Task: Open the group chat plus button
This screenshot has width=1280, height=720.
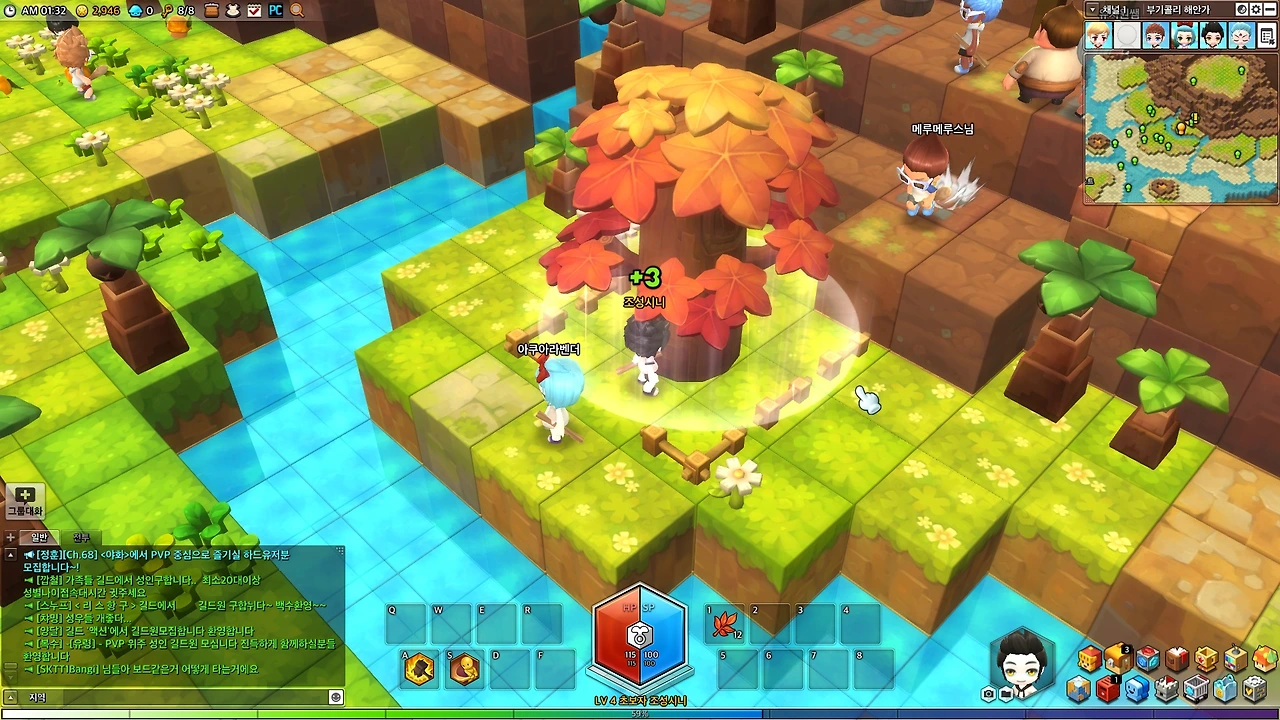Action: [x=24, y=501]
